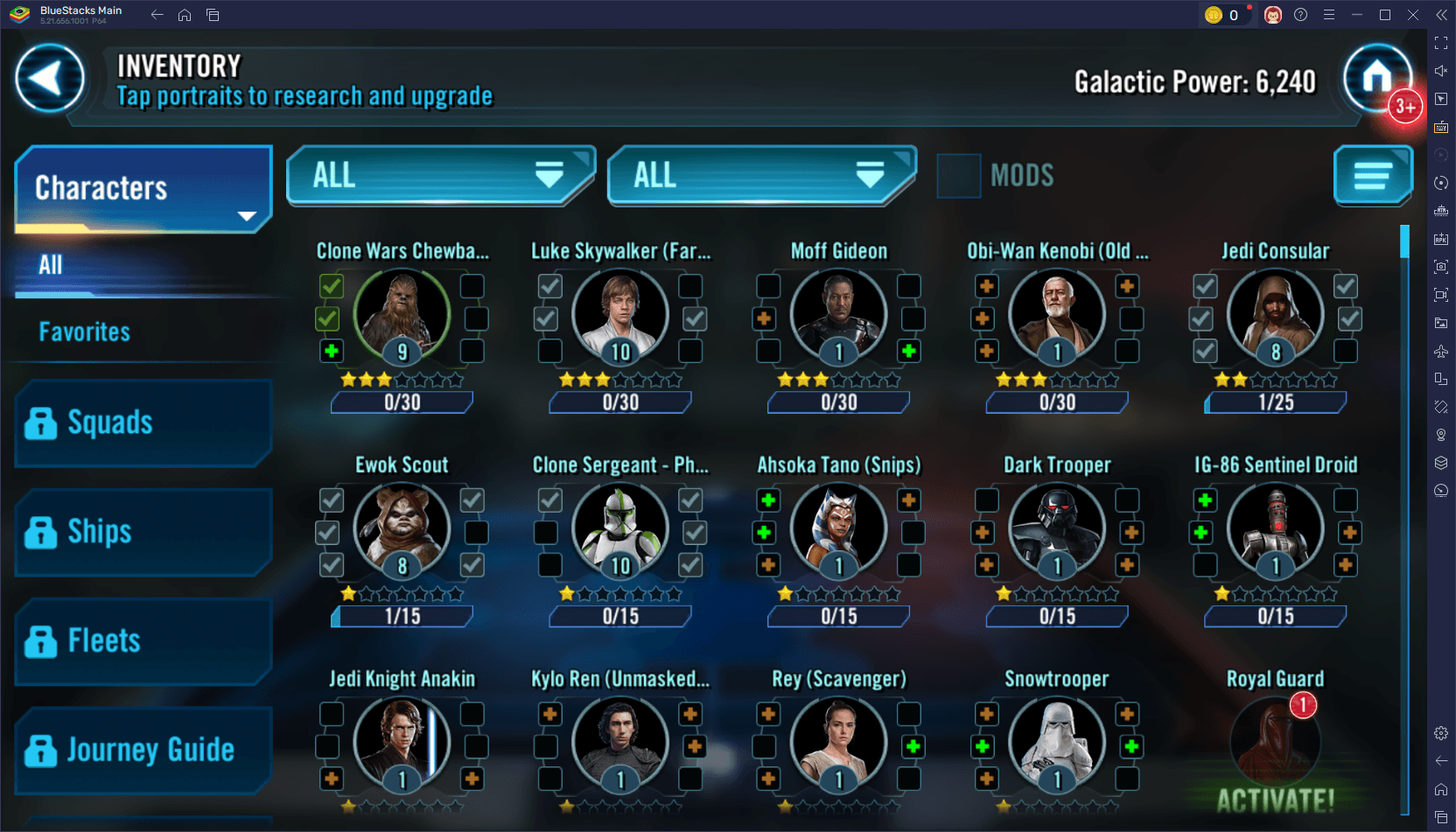Open the inventory sort options icon

coord(1372,176)
